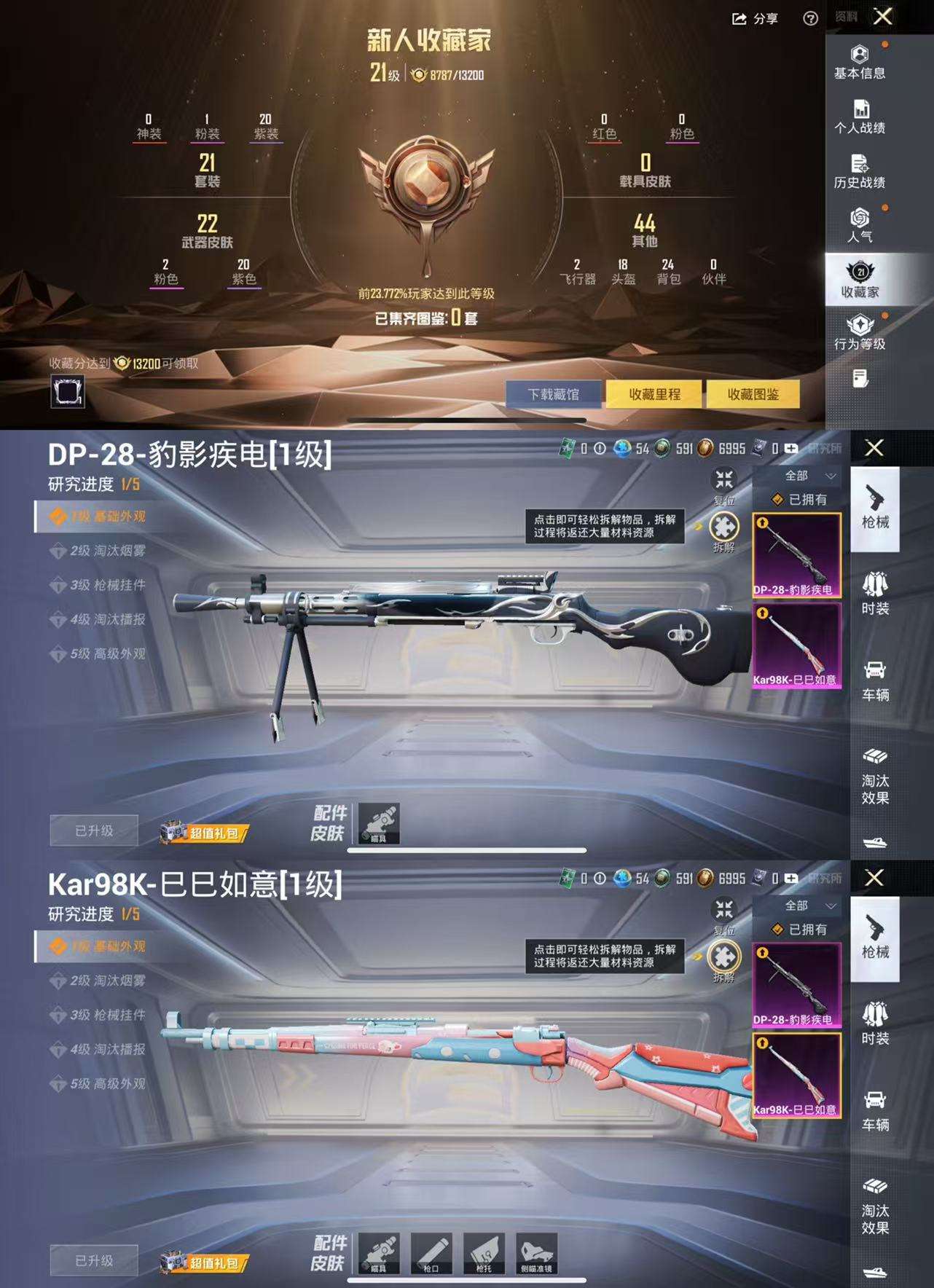Open the 全部 dropdown in Kar98K panel

[805, 905]
